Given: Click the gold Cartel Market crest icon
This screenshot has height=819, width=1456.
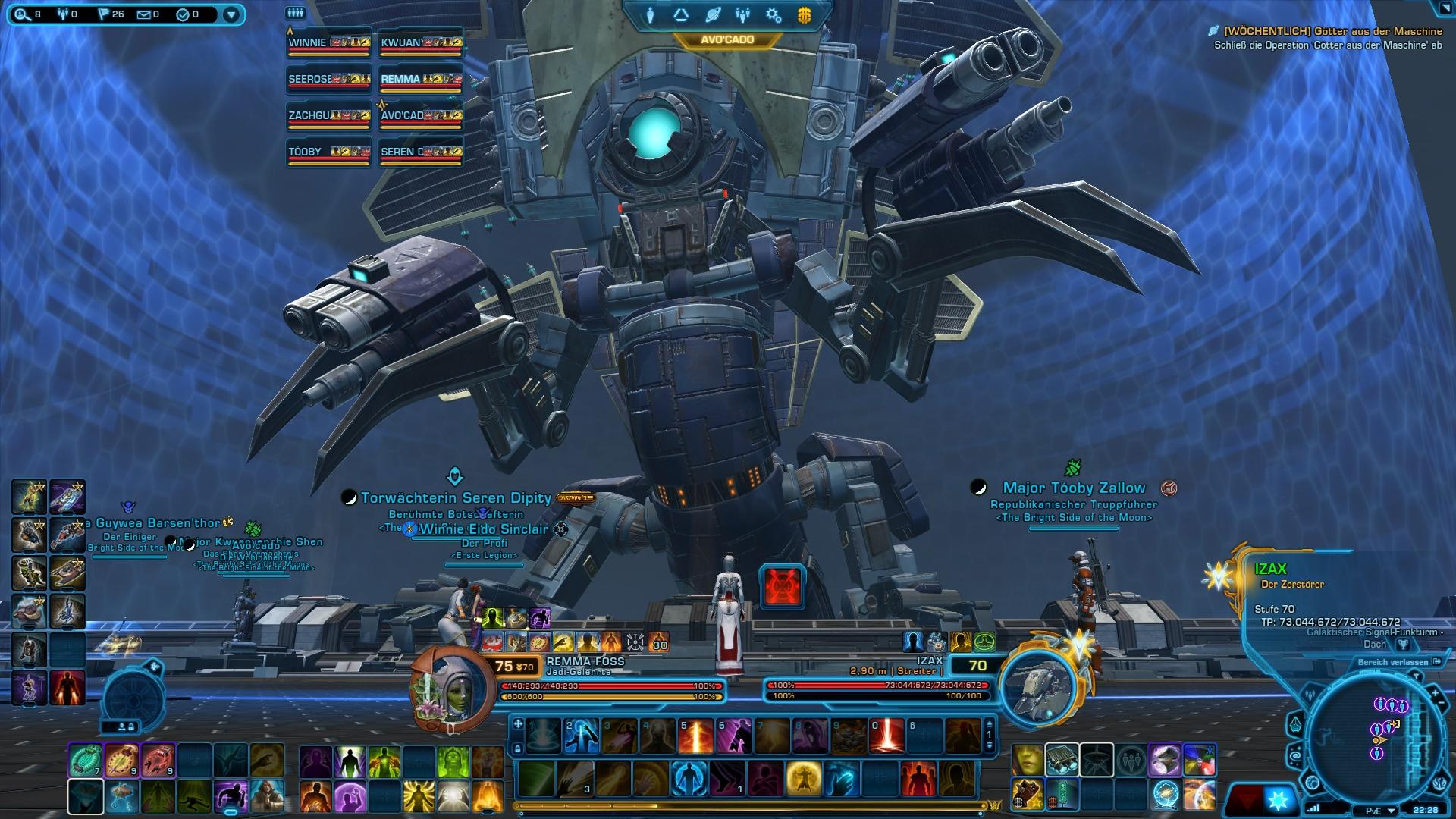Looking at the screenshot, I should [x=804, y=15].
